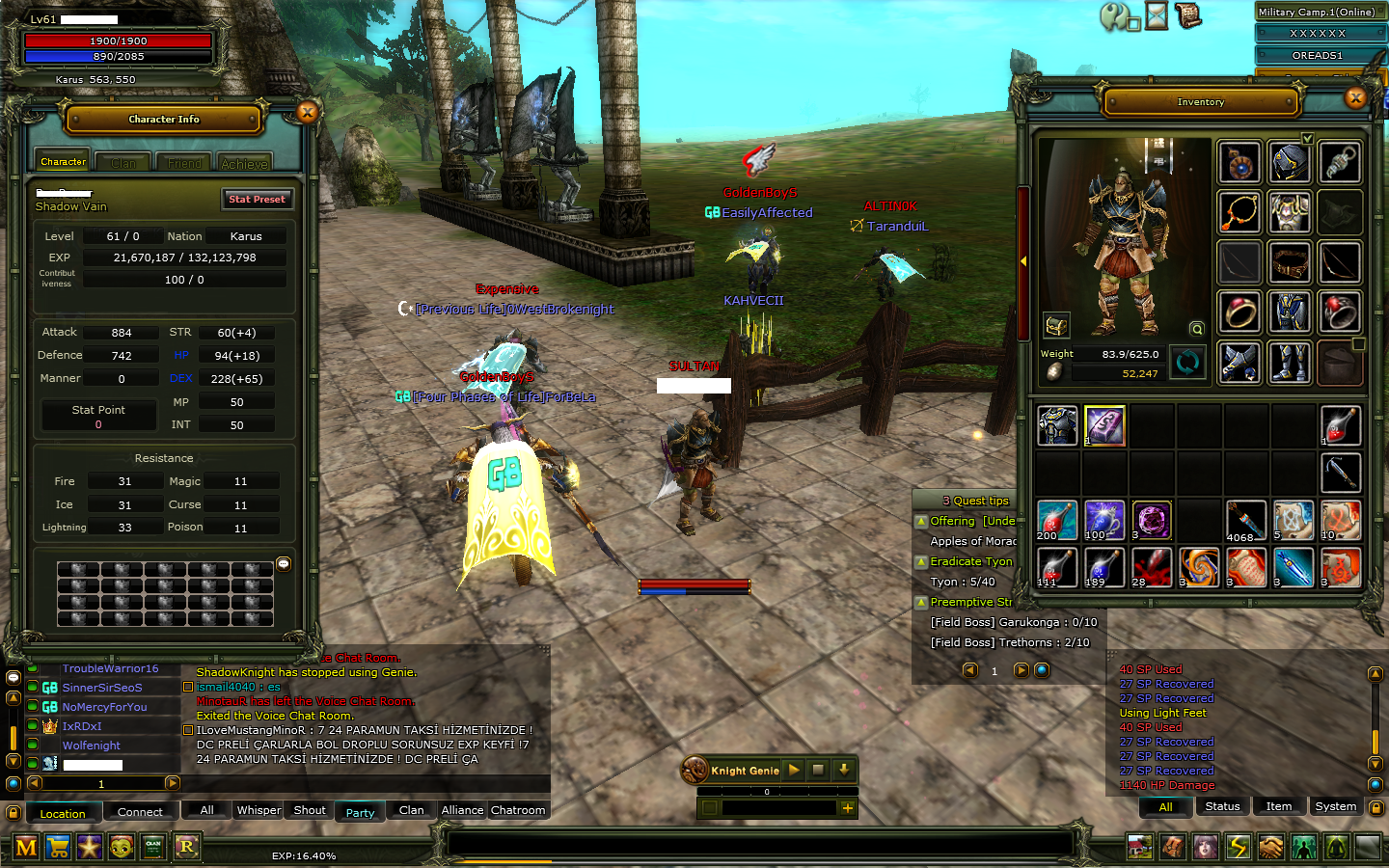Image resolution: width=1389 pixels, height=868 pixels.
Task: Open the yellow M menu icon
Action: click(x=26, y=848)
